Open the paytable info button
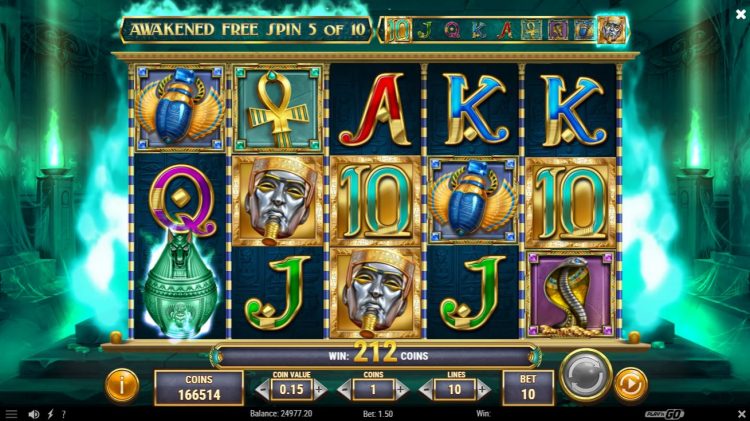Screen dimensions: 750x421 (122, 383)
